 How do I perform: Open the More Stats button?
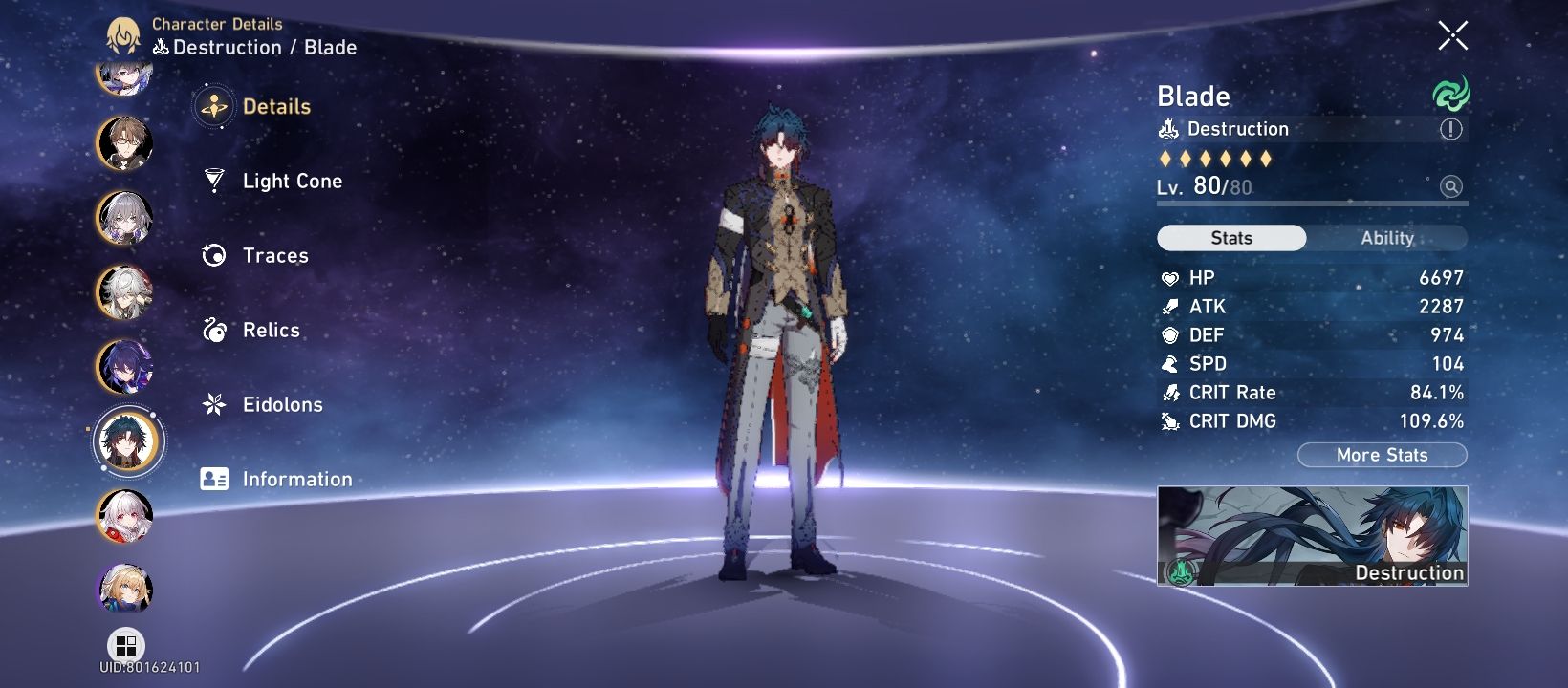point(1381,455)
